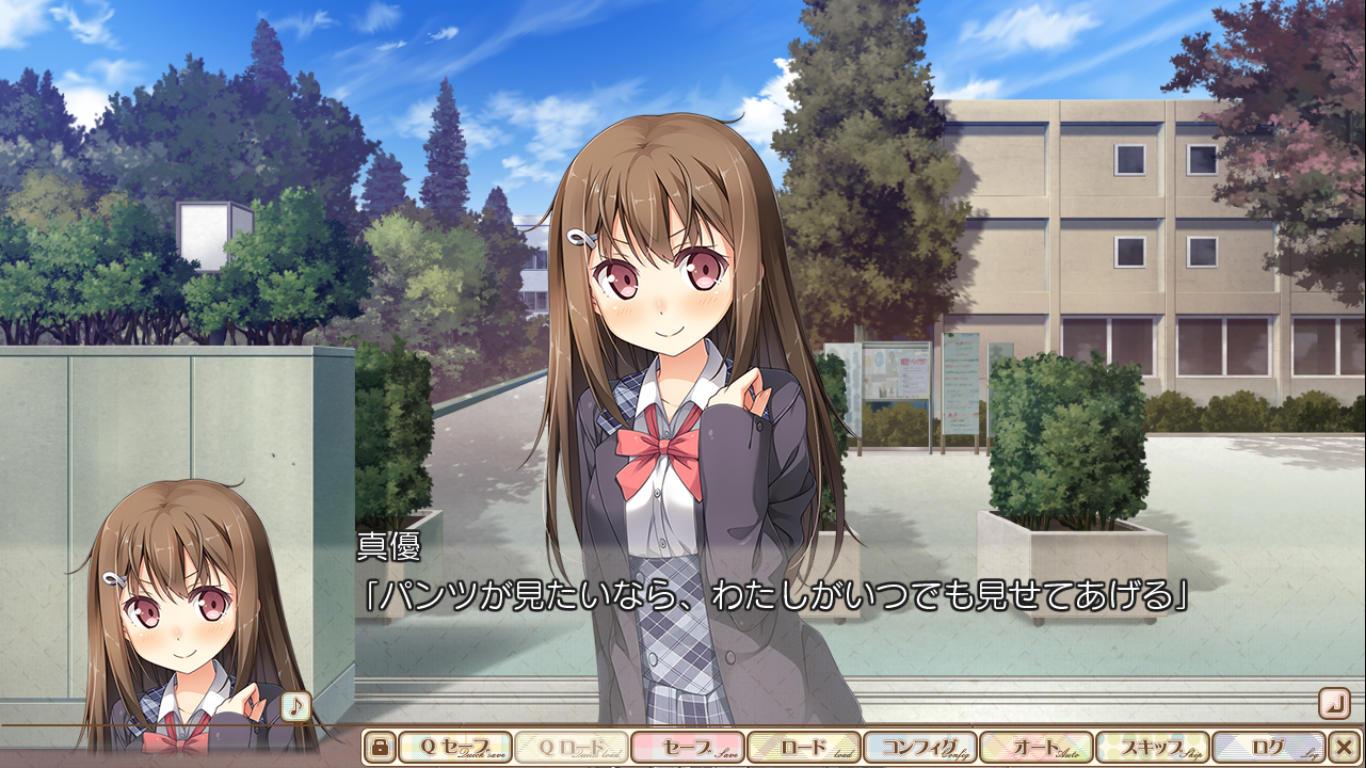Show the dialogue Log (ログ)

(1268, 747)
